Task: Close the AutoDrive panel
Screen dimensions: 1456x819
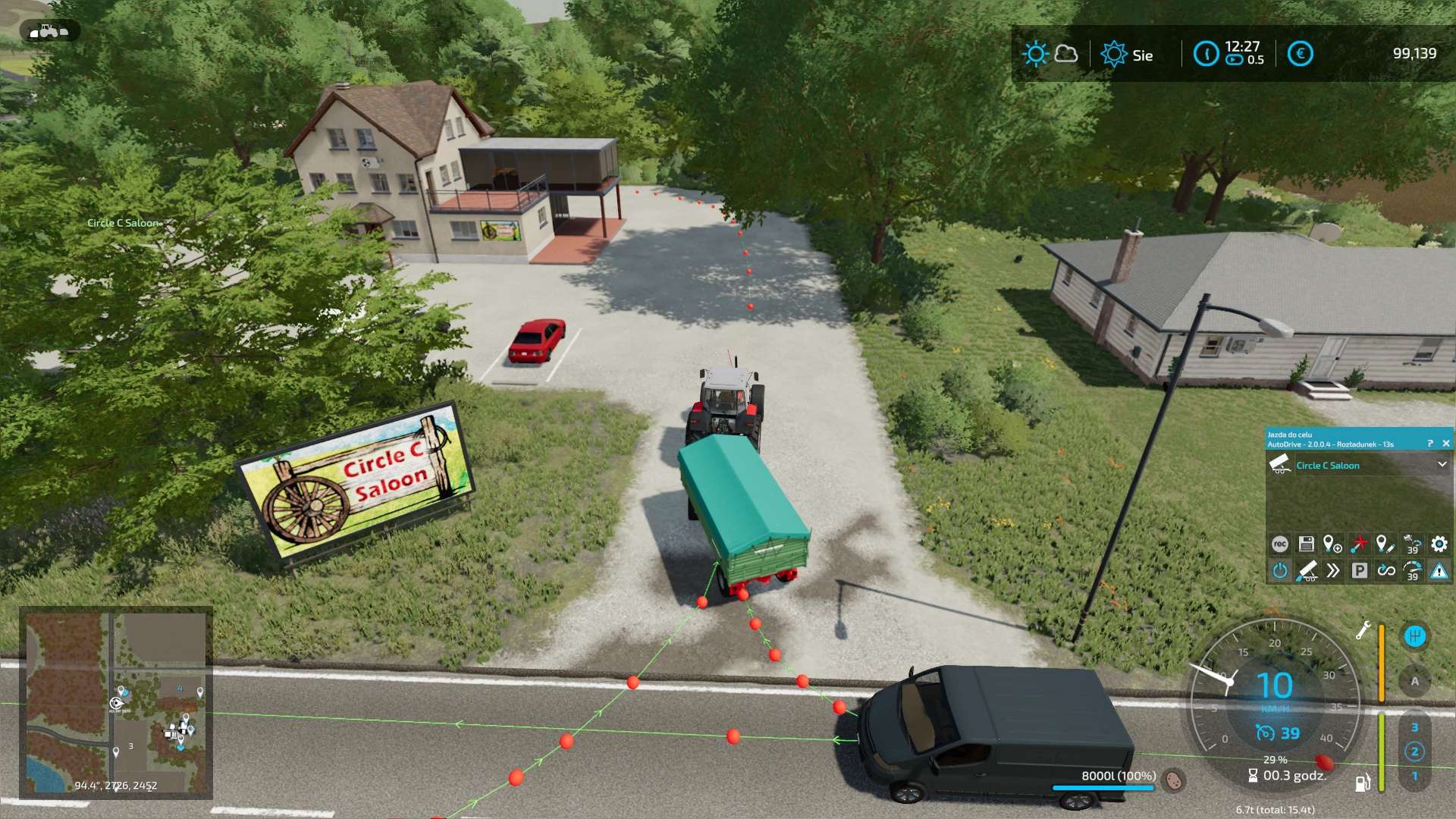Action: pos(1445,444)
